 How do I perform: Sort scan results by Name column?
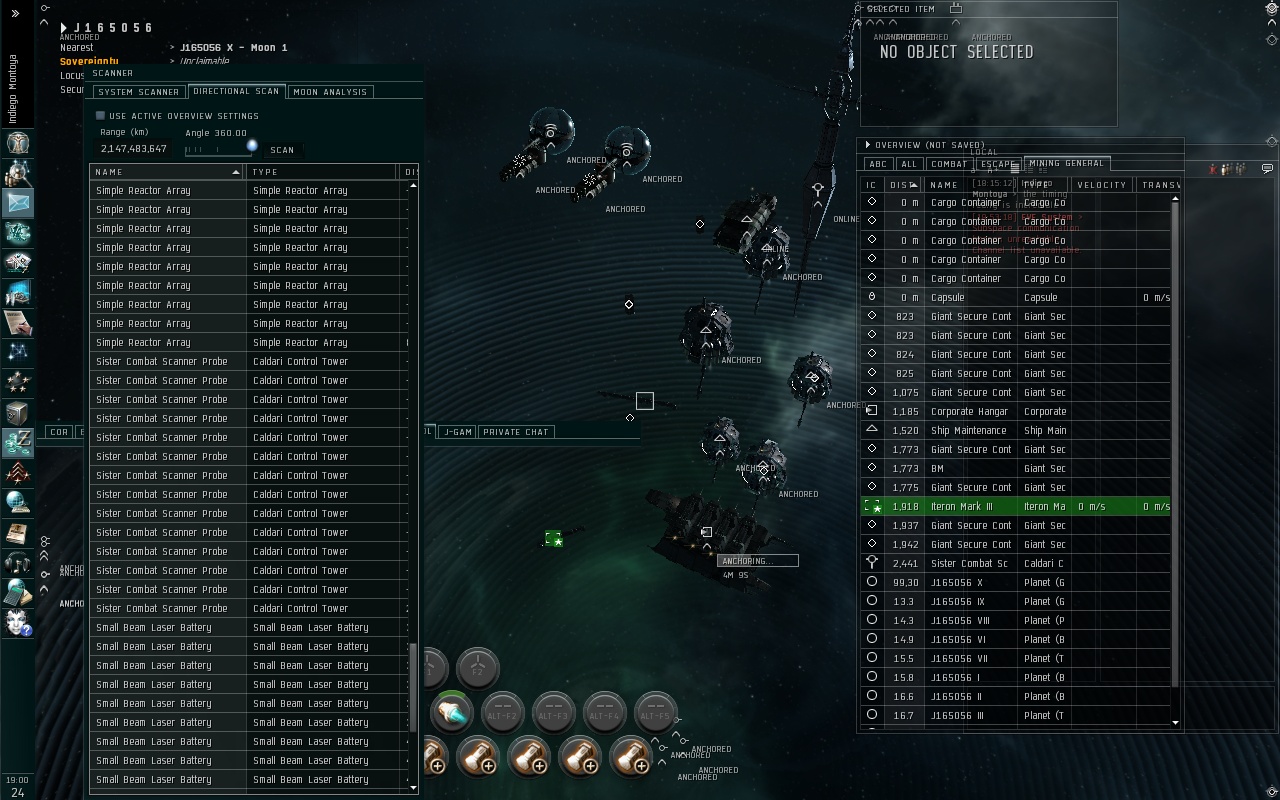pos(165,172)
